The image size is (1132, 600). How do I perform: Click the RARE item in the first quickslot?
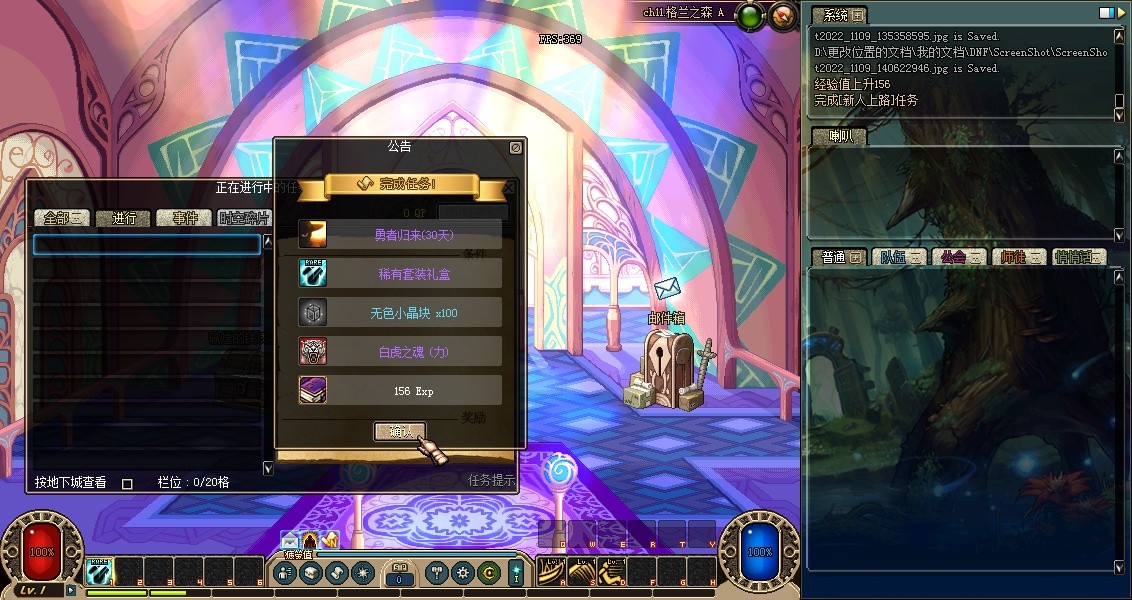[x=98, y=571]
